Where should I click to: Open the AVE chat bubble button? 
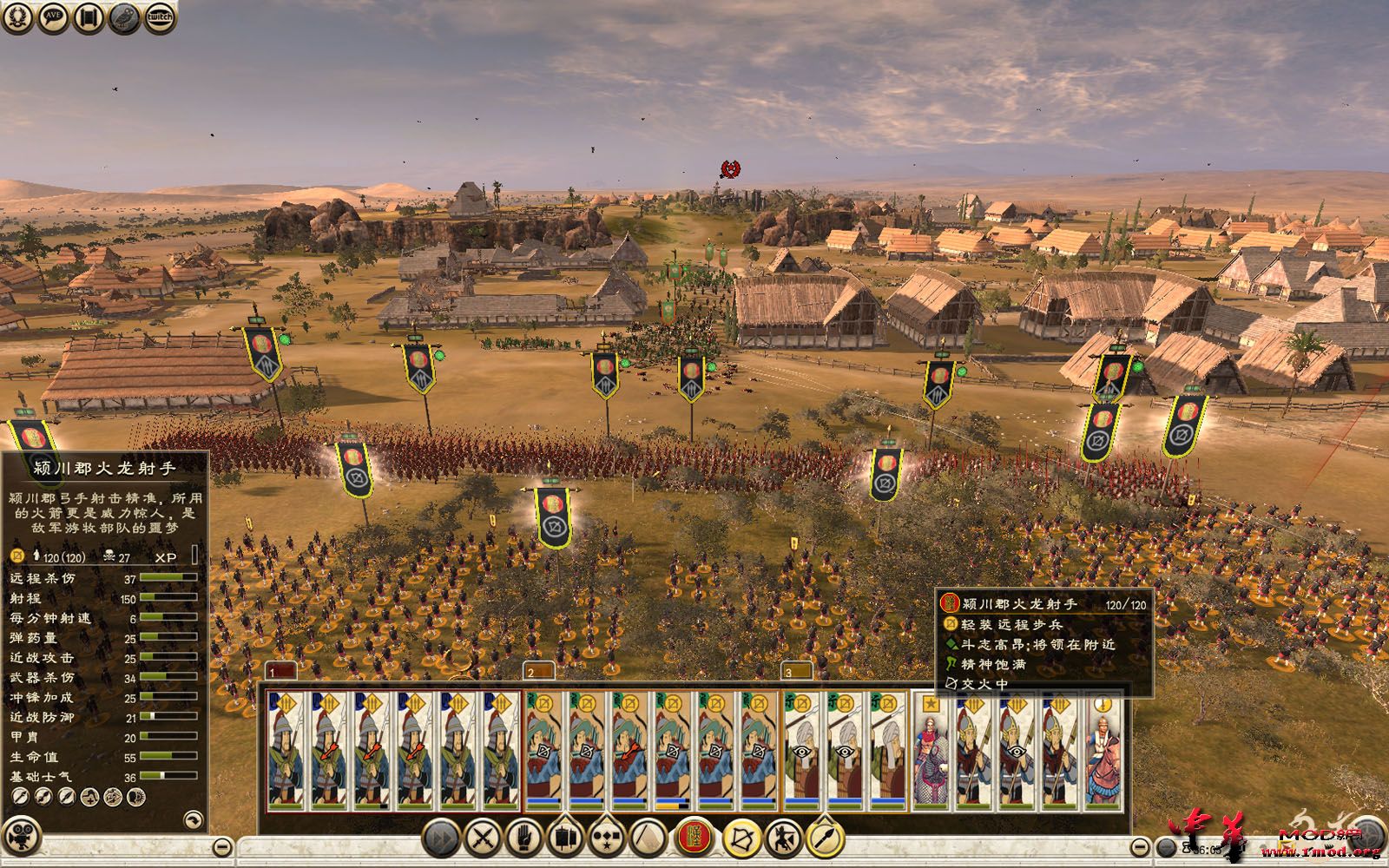[53, 18]
